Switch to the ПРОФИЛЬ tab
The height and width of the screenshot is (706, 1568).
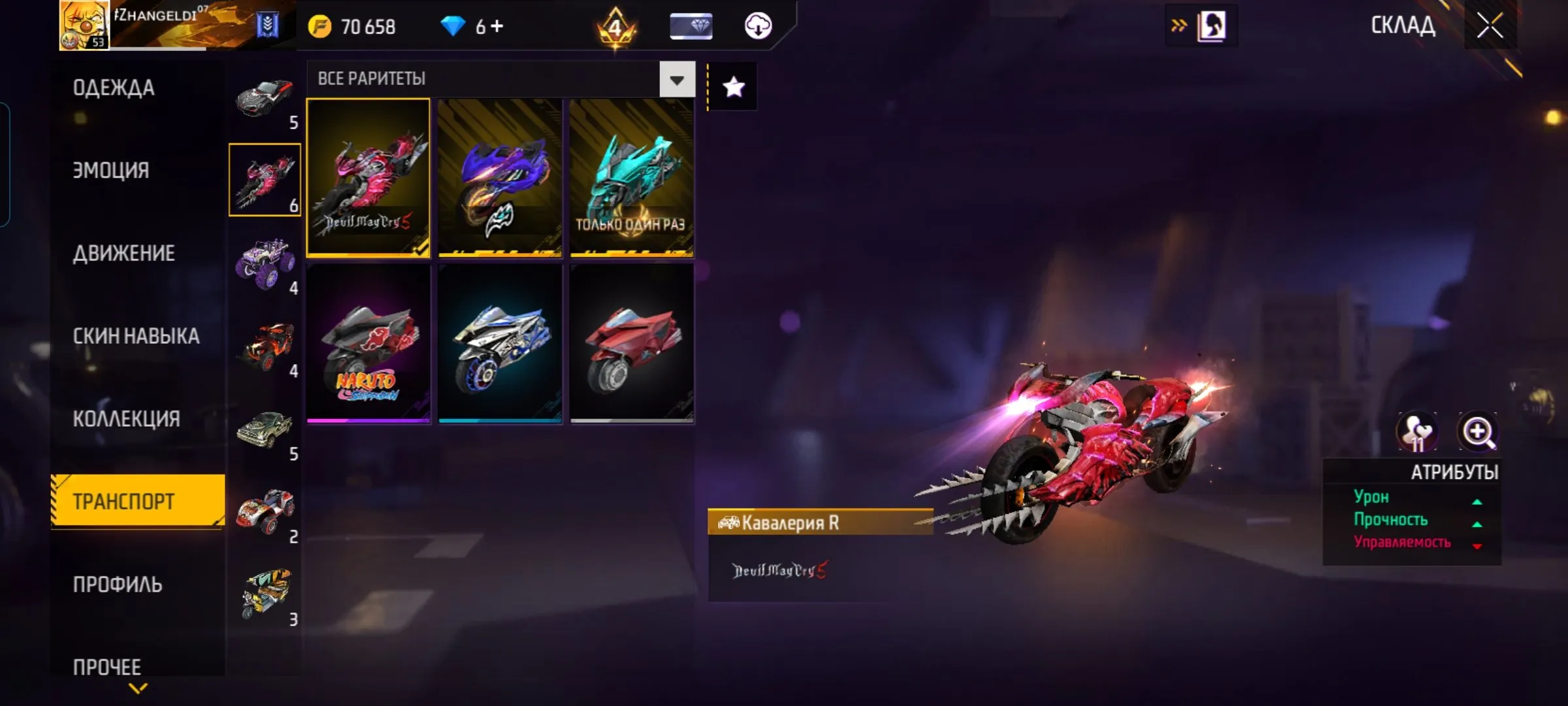click(x=118, y=584)
